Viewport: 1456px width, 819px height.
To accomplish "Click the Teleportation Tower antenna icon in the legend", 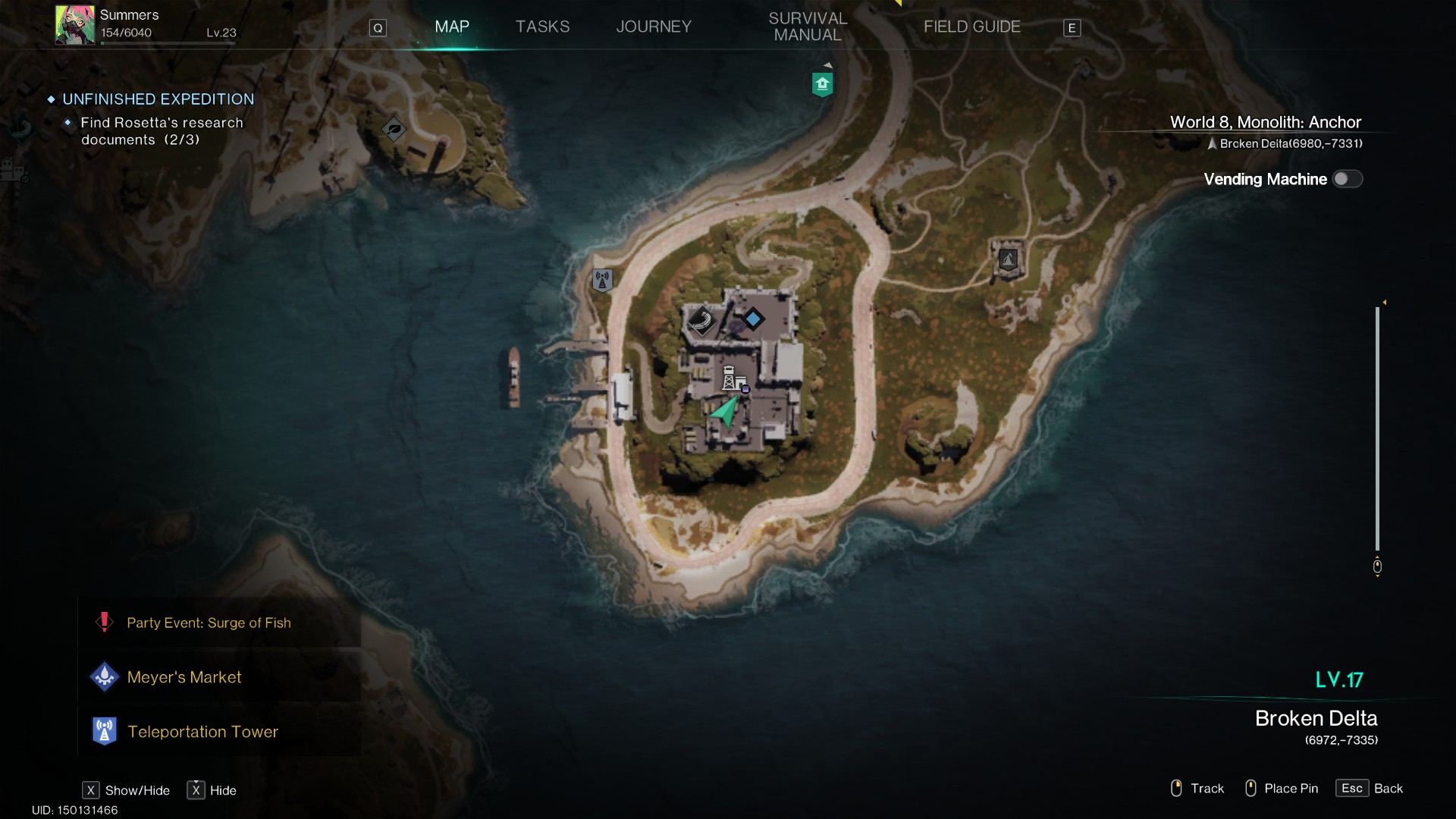I will tap(104, 731).
